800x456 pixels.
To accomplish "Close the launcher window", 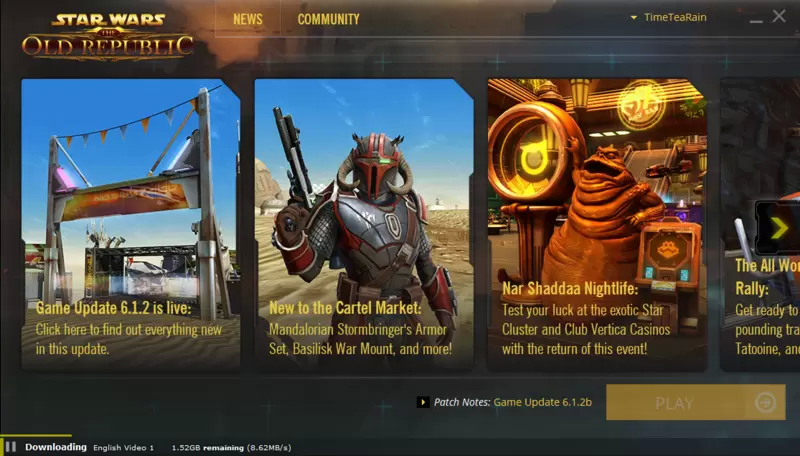I will point(779,16).
